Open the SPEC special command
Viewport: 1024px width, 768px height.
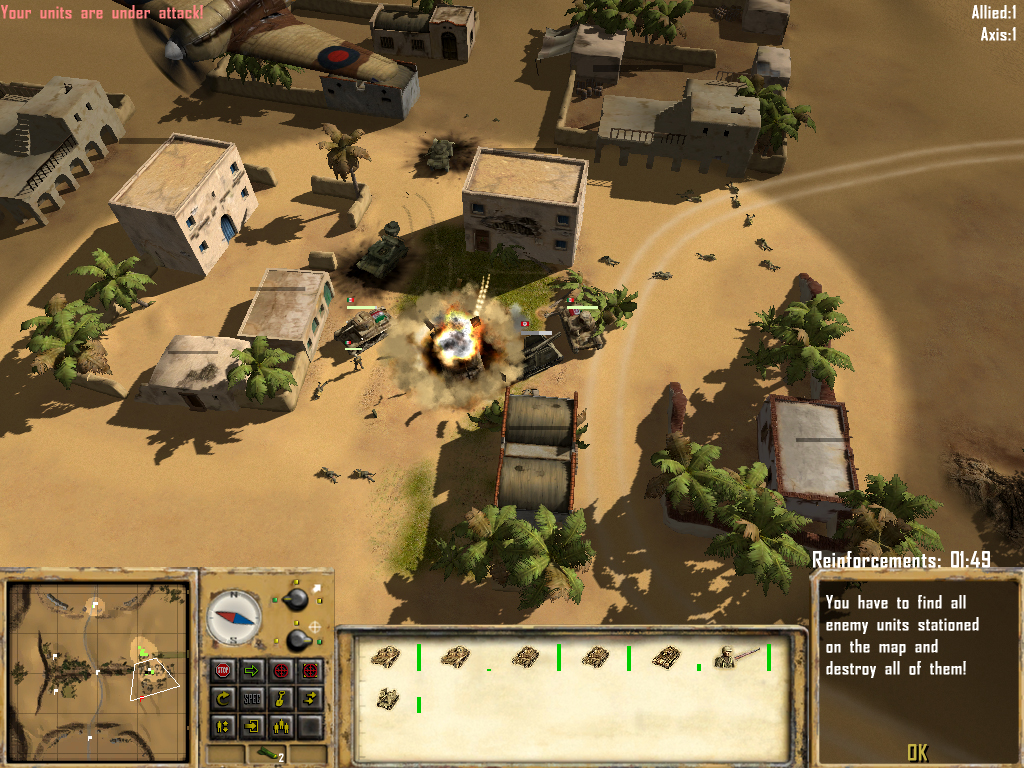tap(252, 698)
